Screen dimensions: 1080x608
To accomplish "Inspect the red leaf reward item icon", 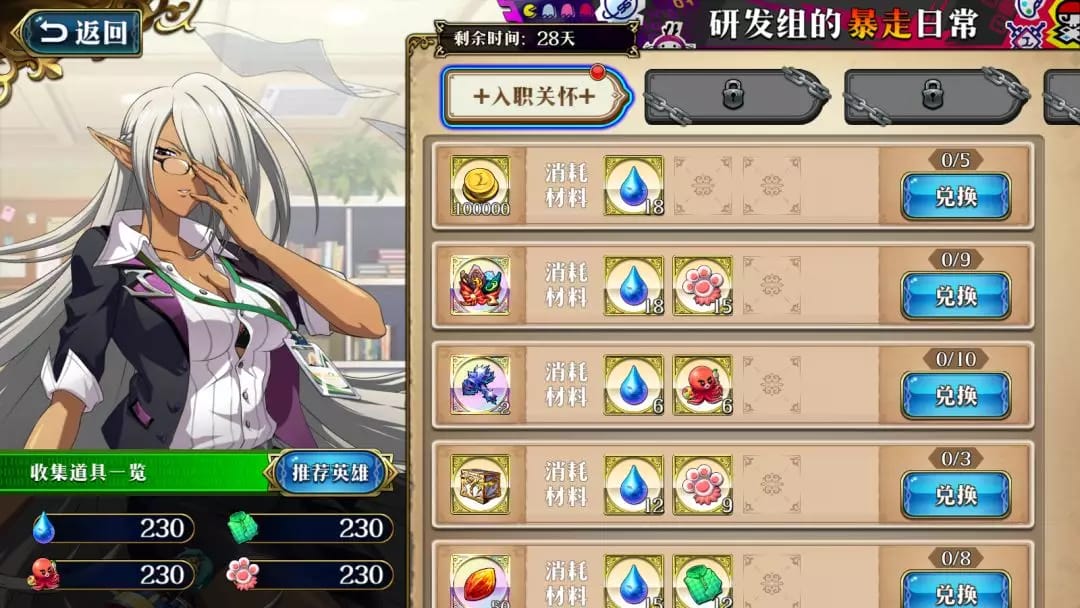I will pos(481,582).
